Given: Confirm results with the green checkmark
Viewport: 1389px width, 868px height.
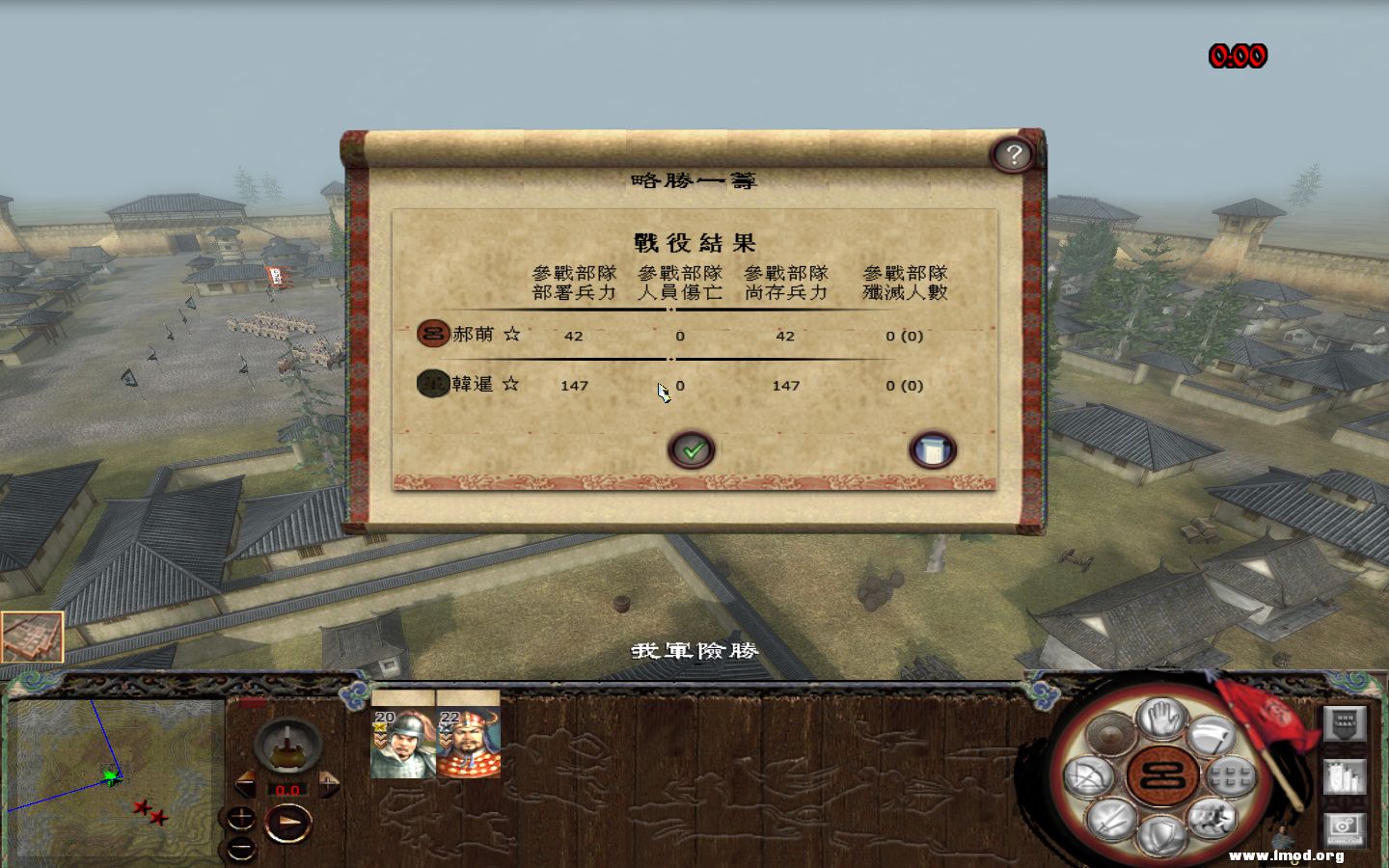Looking at the screenshot, I should pos(690,448).
